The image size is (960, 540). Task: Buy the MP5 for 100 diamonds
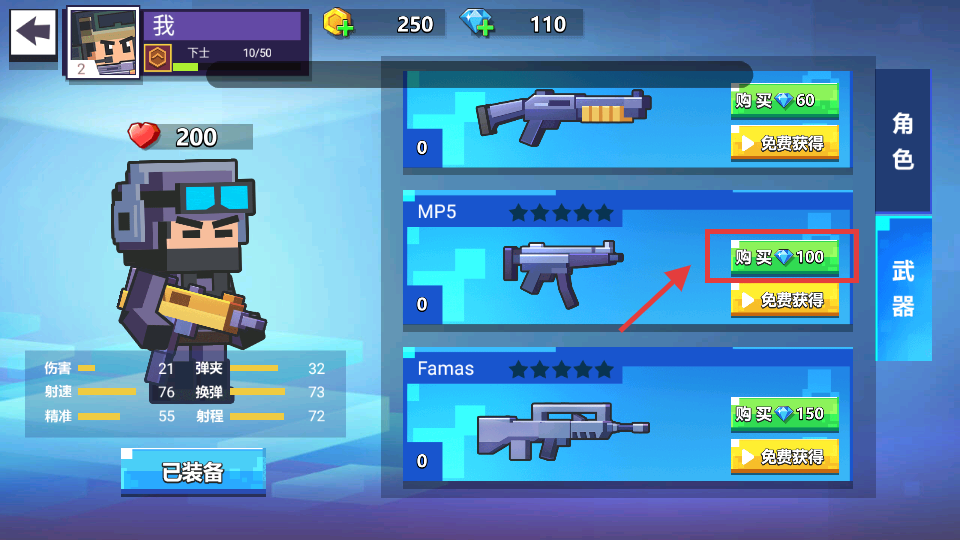tap(784, 257)
